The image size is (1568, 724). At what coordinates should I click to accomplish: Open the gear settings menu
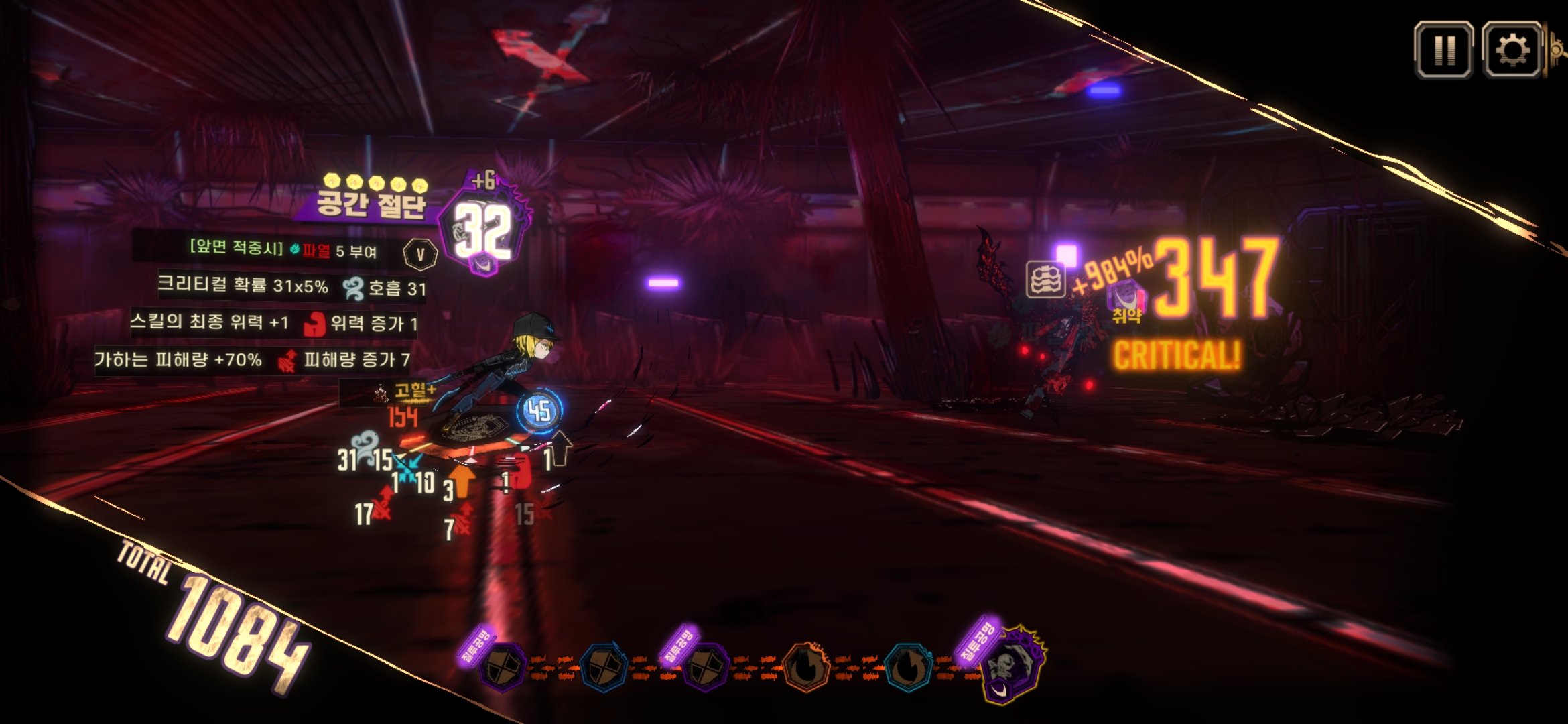pyautogui.click(x=1512, y=50)
